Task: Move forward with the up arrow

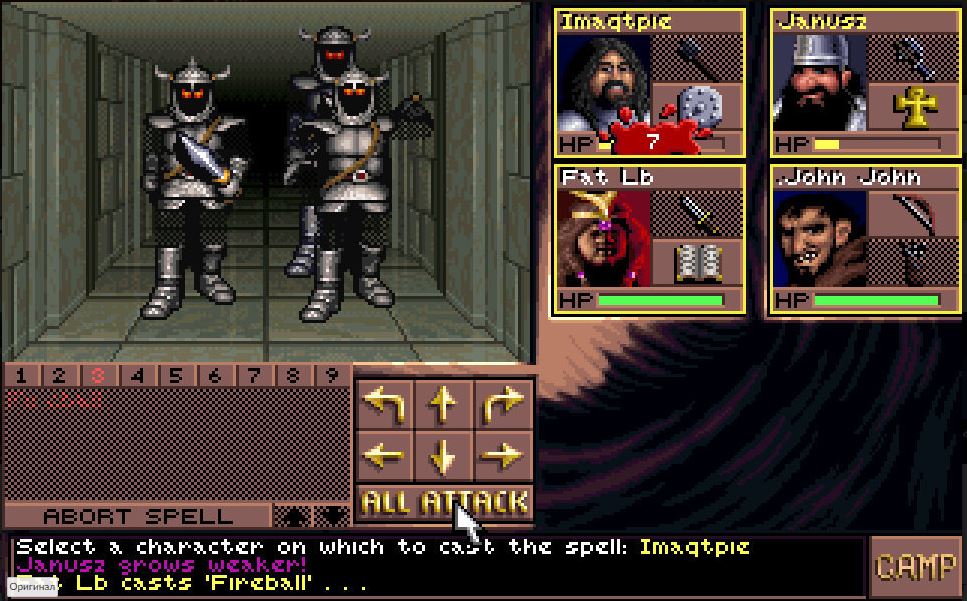Action: click(x=443, y=403)
